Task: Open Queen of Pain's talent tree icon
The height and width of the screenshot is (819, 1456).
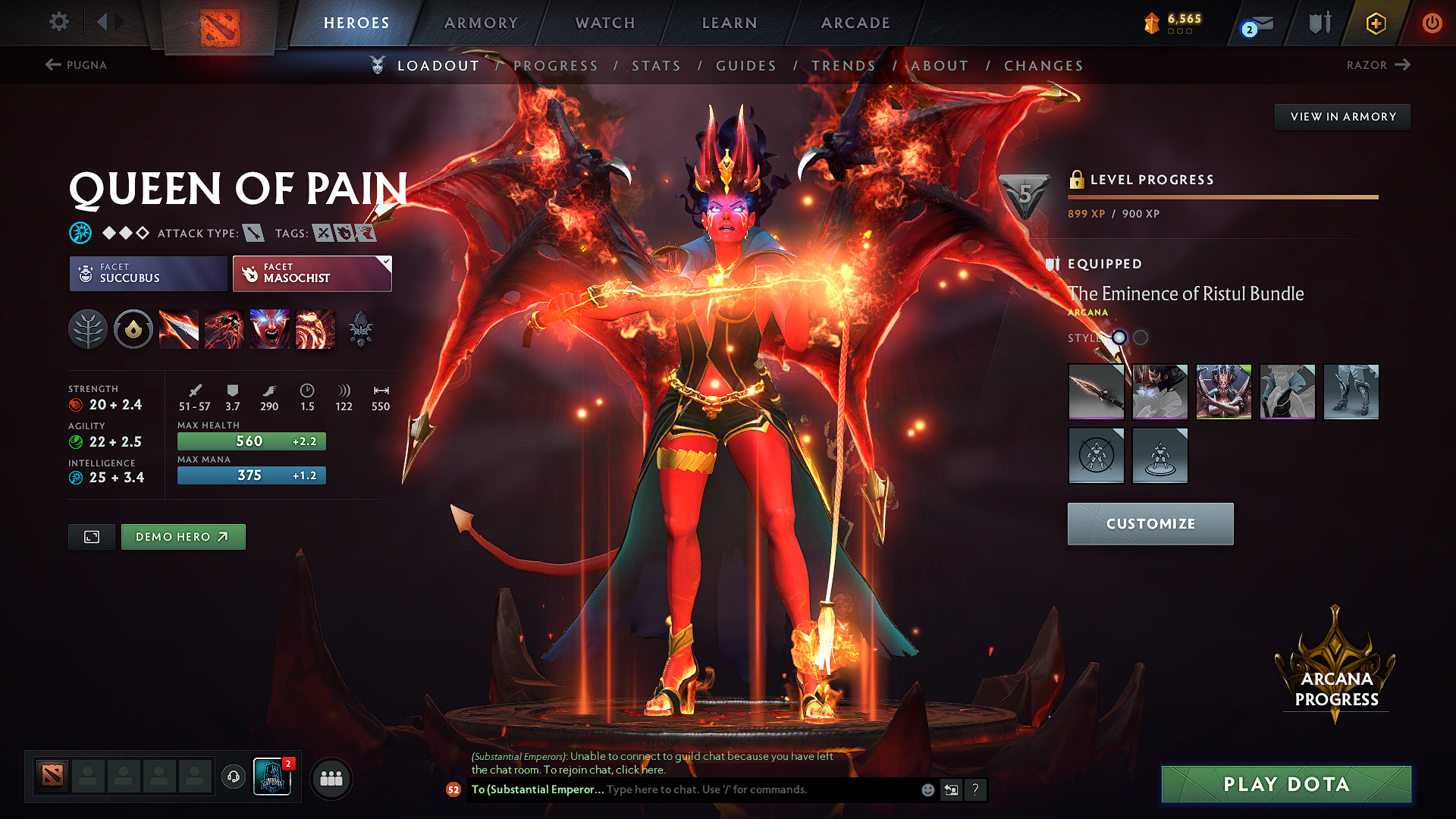Action: [88, 328]
